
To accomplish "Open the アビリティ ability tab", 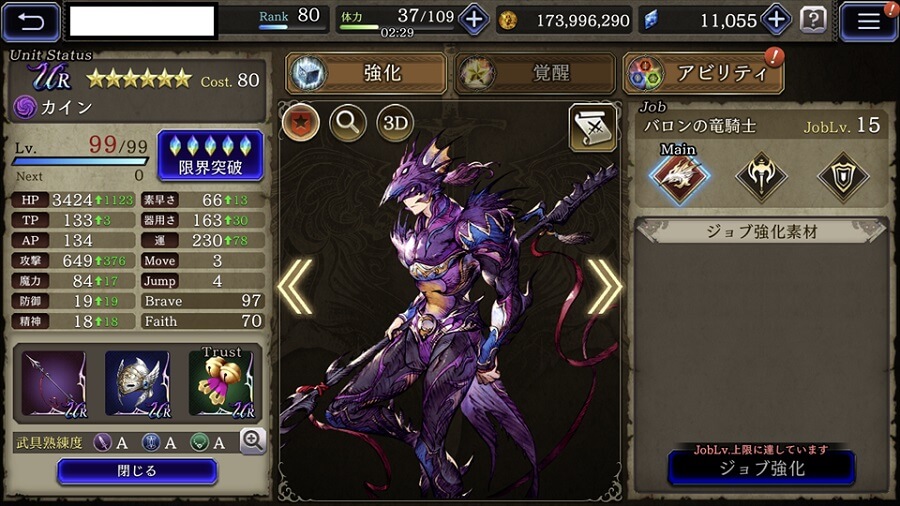I will (702, 73).
